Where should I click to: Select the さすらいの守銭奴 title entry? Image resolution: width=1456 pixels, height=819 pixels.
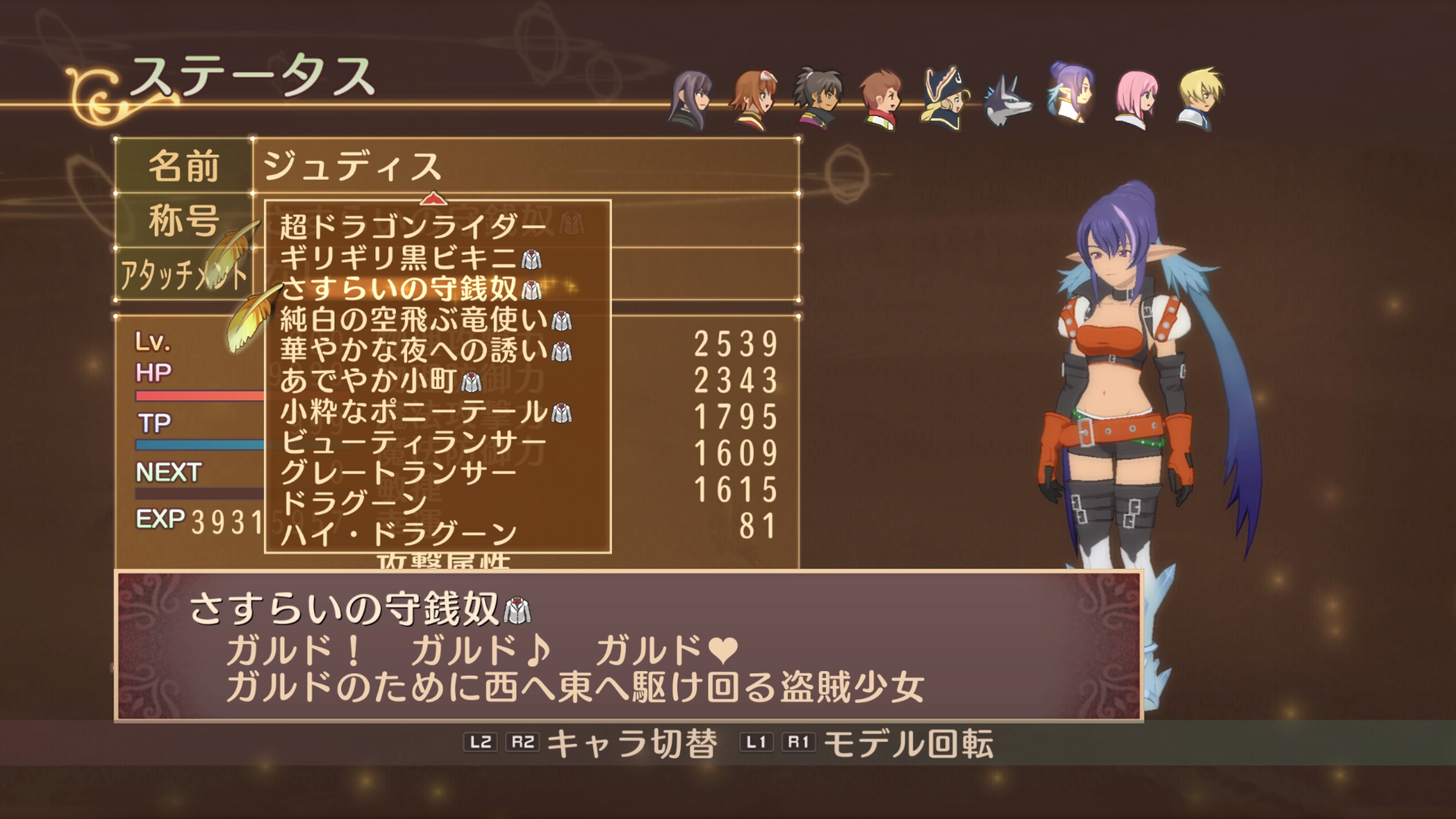pos(399,289)
